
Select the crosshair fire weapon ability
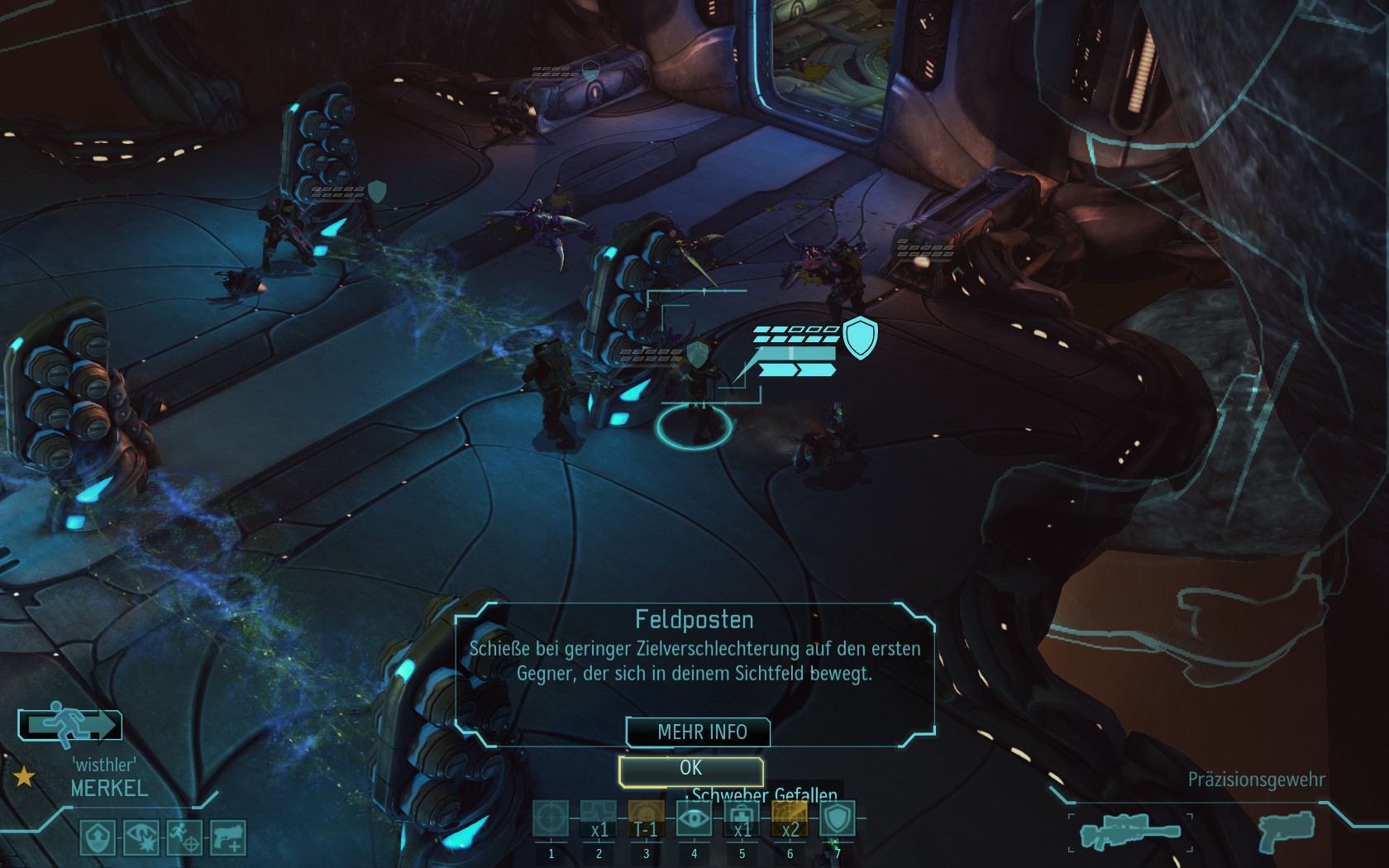[551, 819]
